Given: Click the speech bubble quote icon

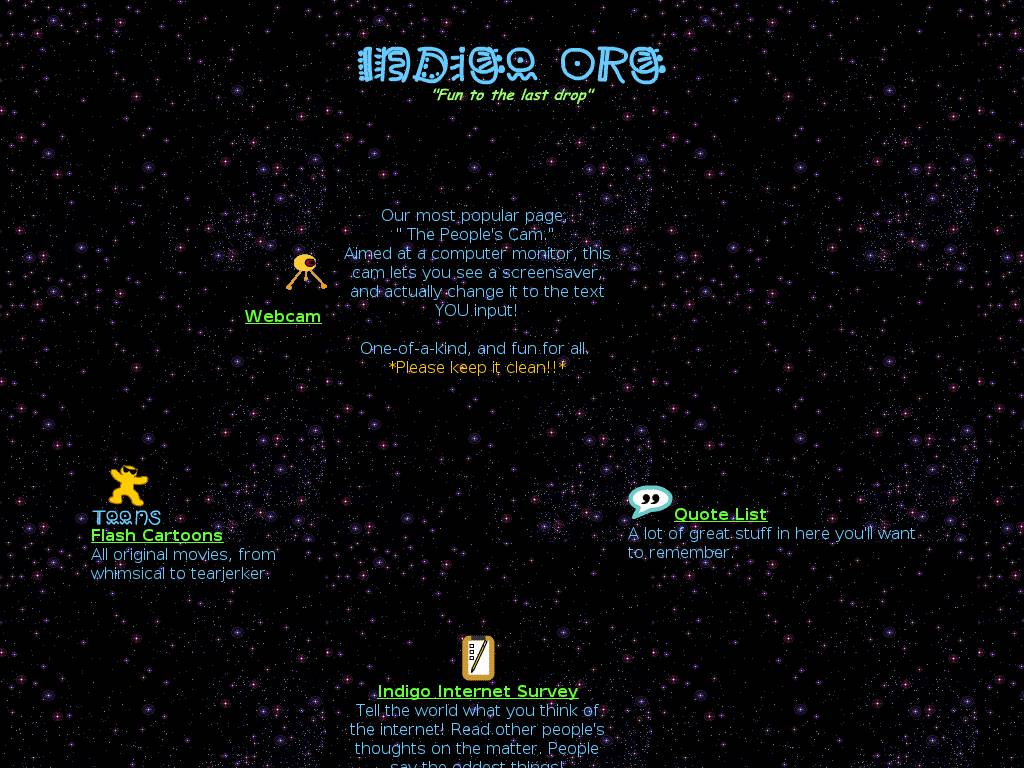Looking at the screenshot, I should click(x=650, y=501).
